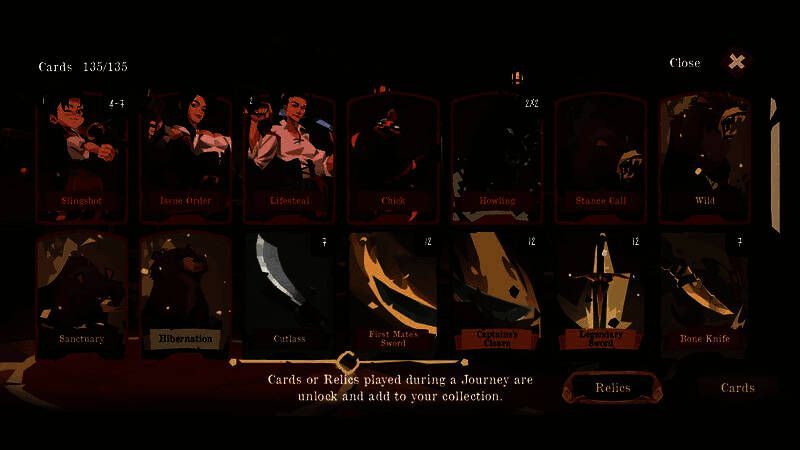This screenshot has height=450, width=800.
Task: Open the Sanctuary card
Action: [82, 292]
